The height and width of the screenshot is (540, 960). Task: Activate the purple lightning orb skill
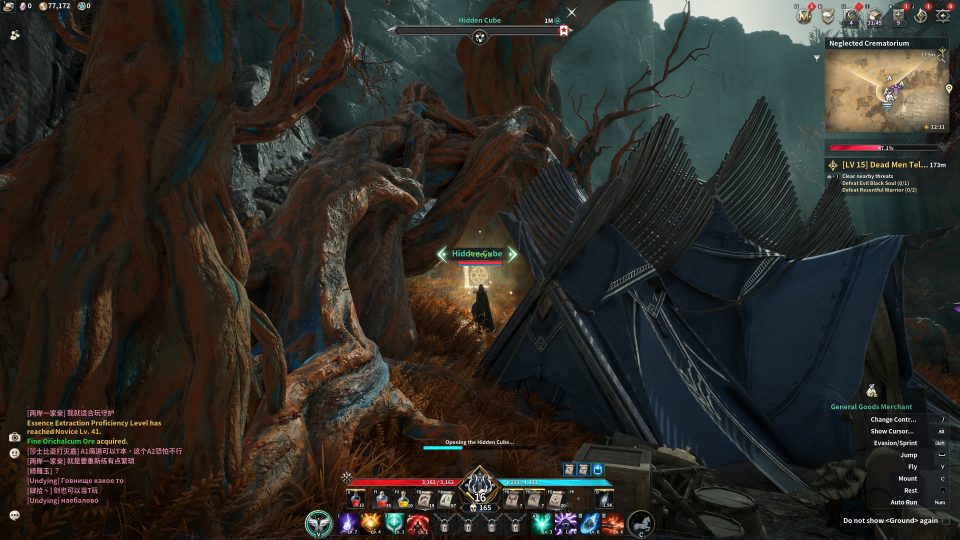click(x=348, y=522)
